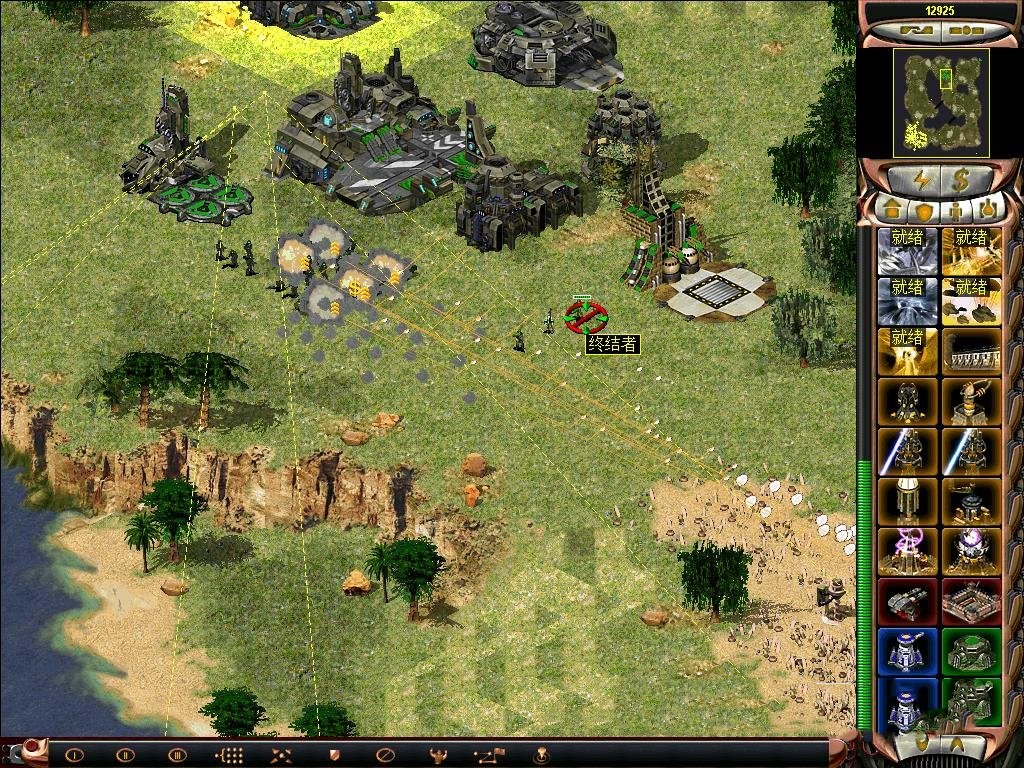Activate the stop command circle-slash icon
1024x768 pixels.
(x=384, y=755)
